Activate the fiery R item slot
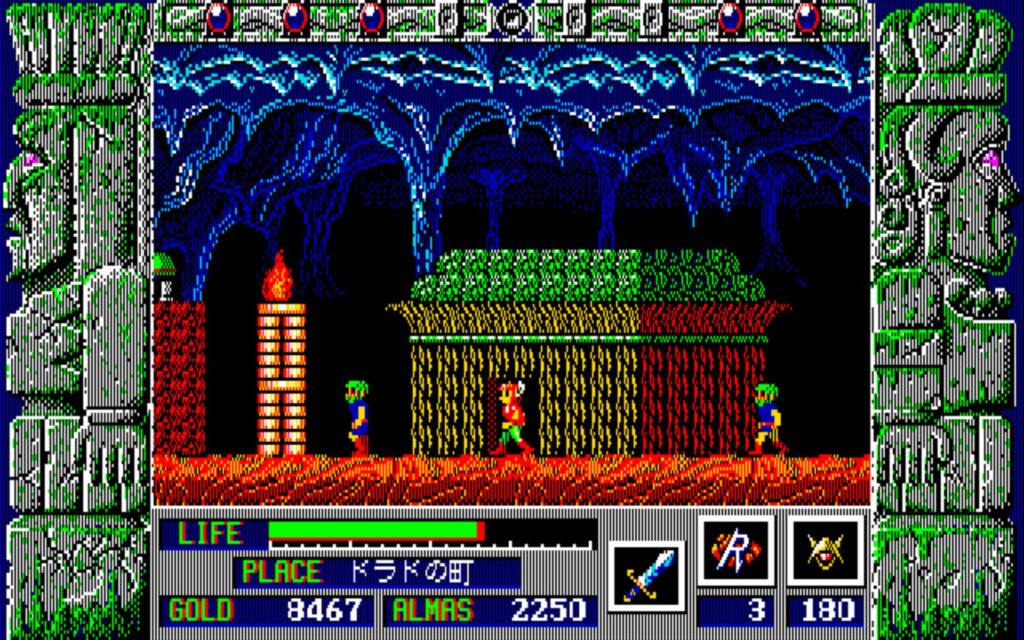1024x640 pixels. (x=735, y=551)
